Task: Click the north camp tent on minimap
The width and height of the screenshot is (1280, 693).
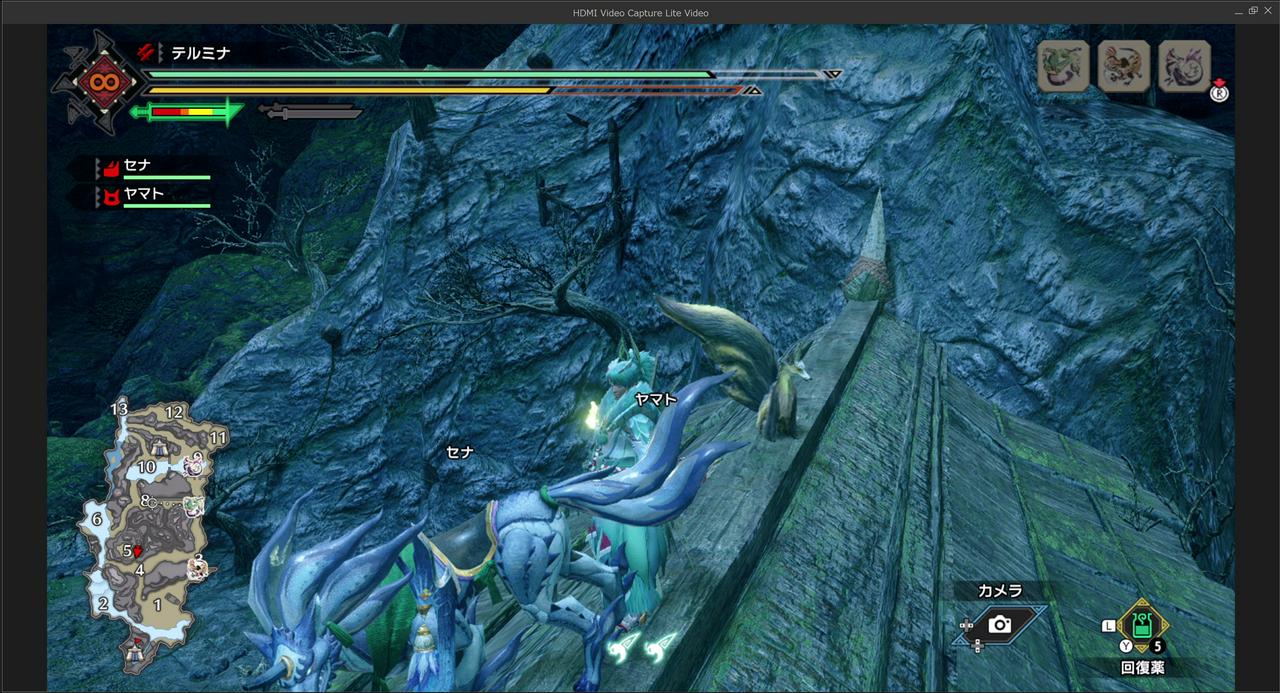Action: click(x=160, y=446)
